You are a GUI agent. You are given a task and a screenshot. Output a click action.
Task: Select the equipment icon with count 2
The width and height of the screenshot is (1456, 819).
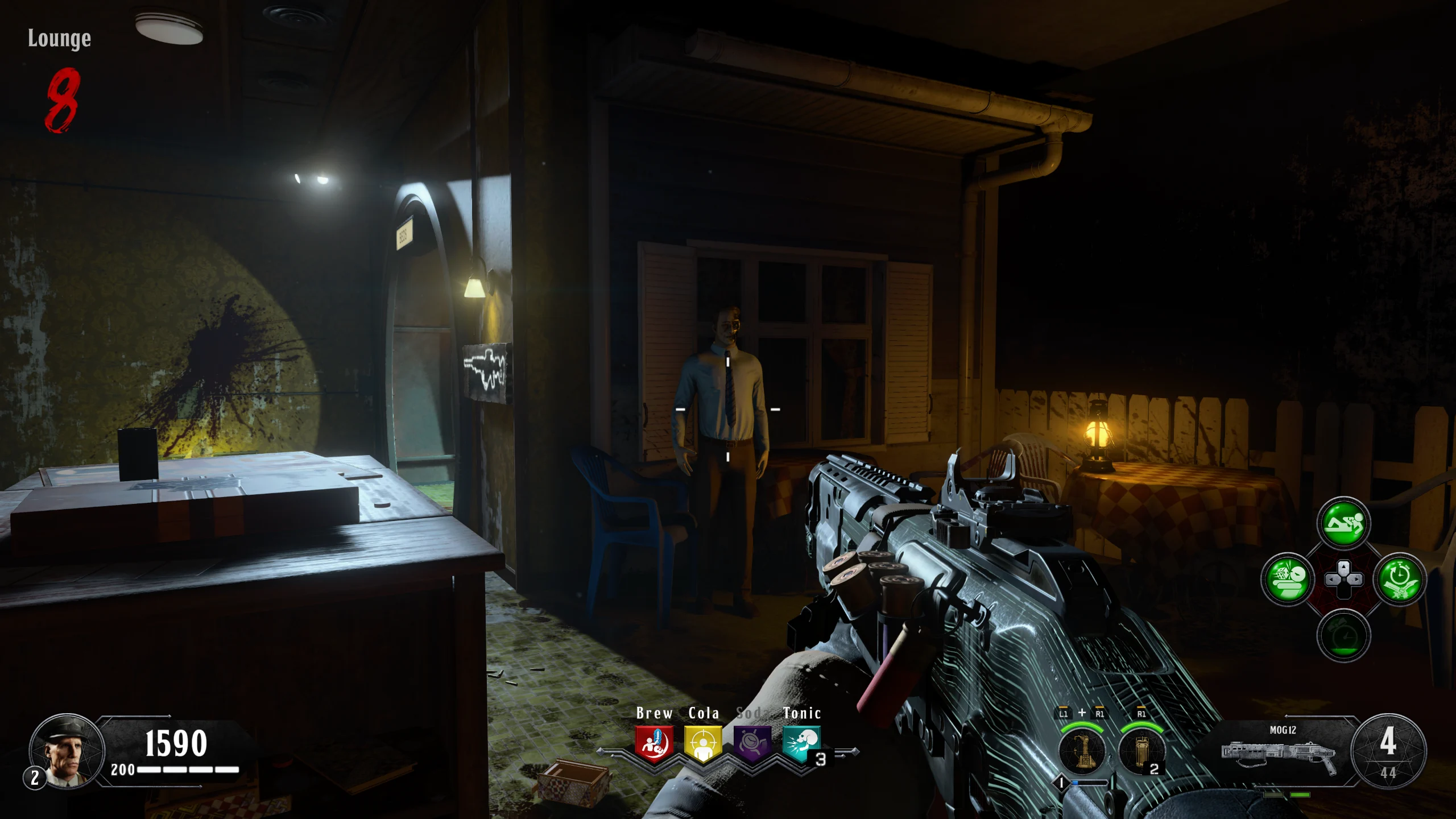[1141, 751]
